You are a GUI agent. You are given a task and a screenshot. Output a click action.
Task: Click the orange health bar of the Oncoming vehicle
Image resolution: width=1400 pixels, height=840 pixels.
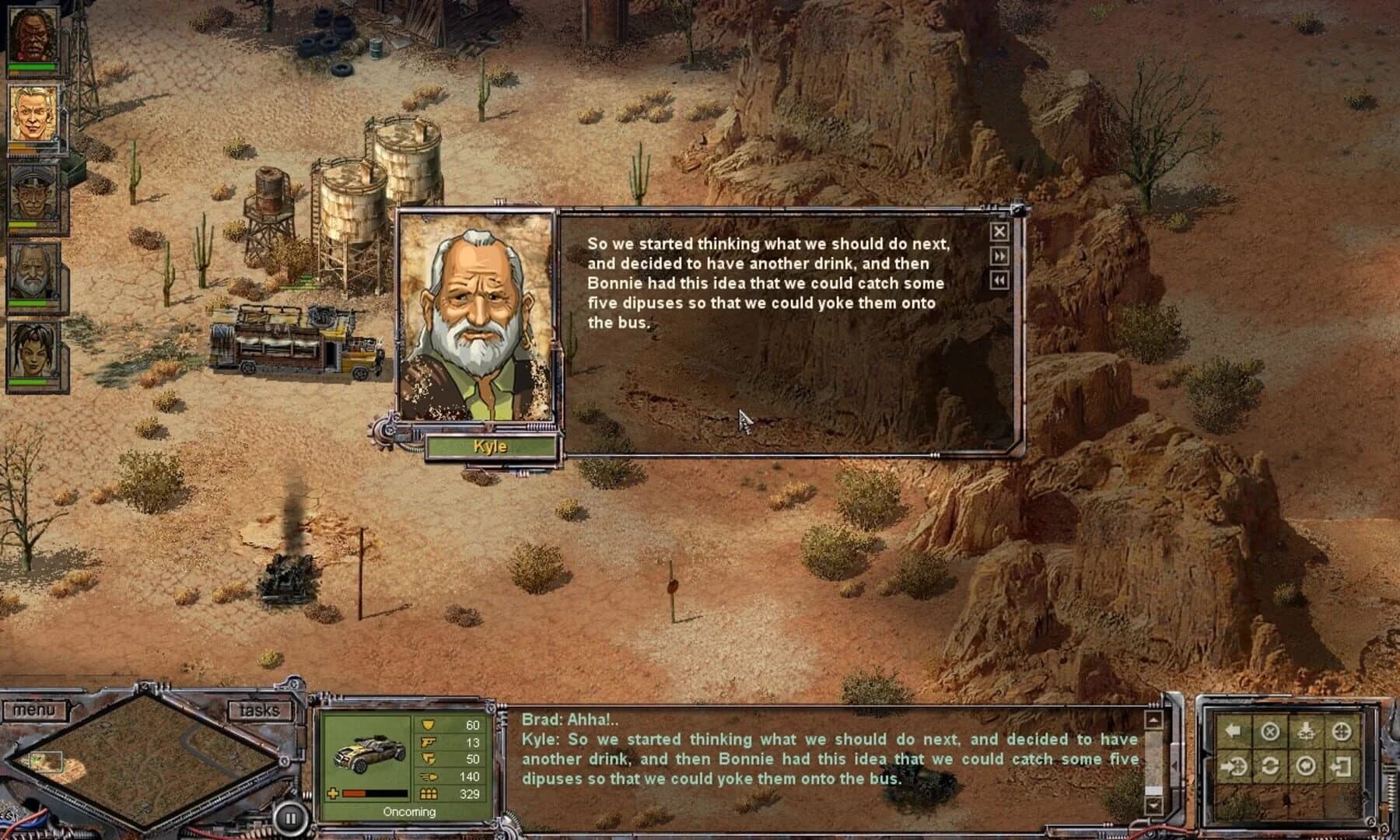[354, 793]
